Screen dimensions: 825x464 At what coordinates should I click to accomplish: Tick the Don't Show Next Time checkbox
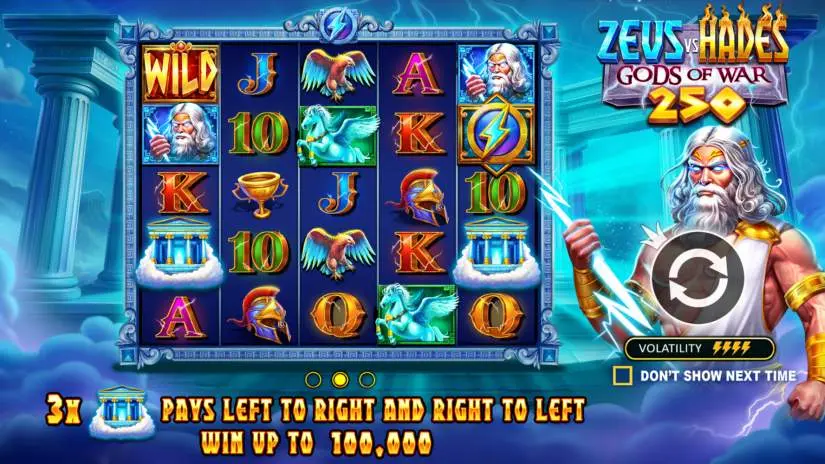623,375
